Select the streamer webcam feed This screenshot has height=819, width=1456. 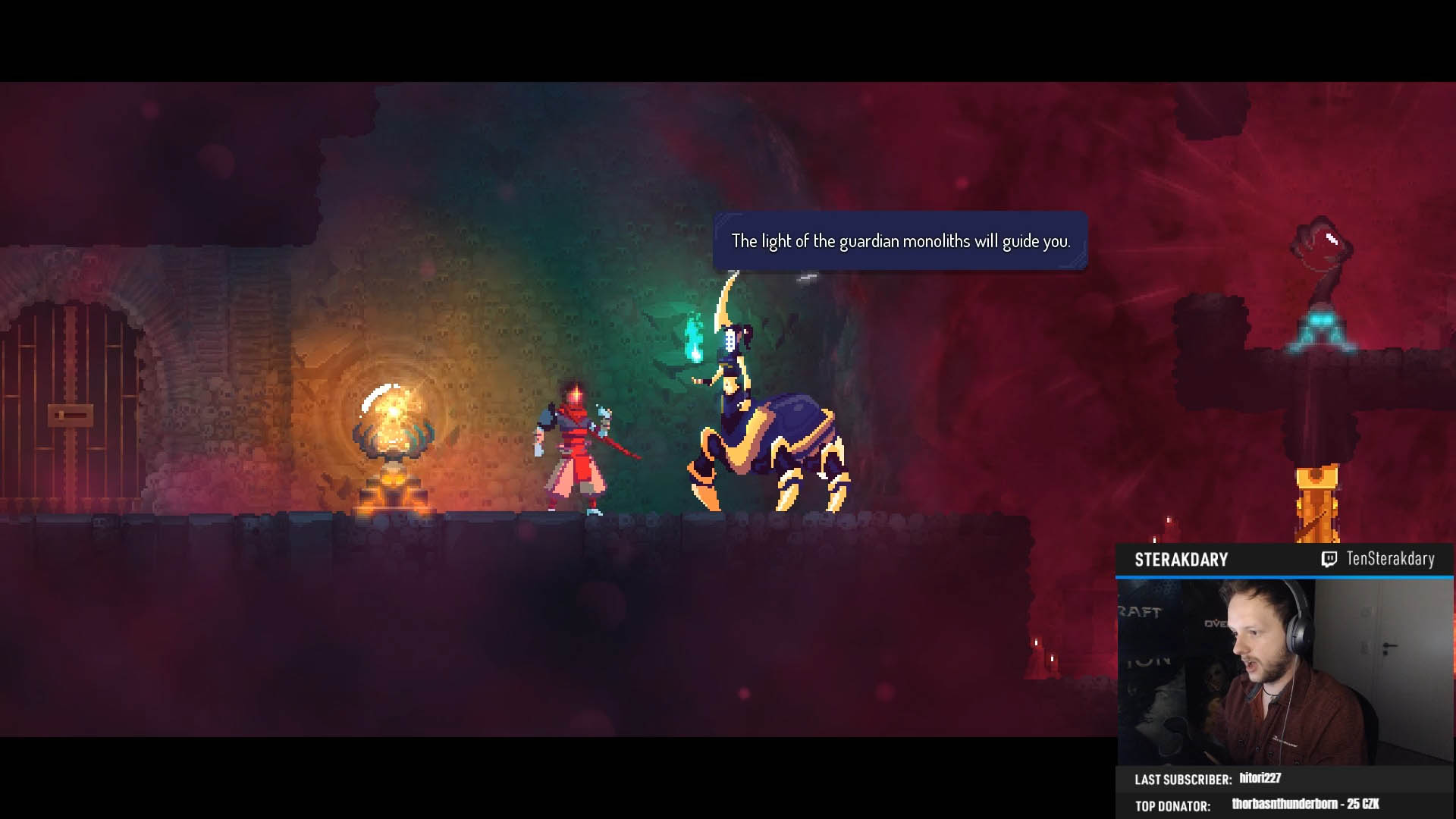[x=1285, y=672]
